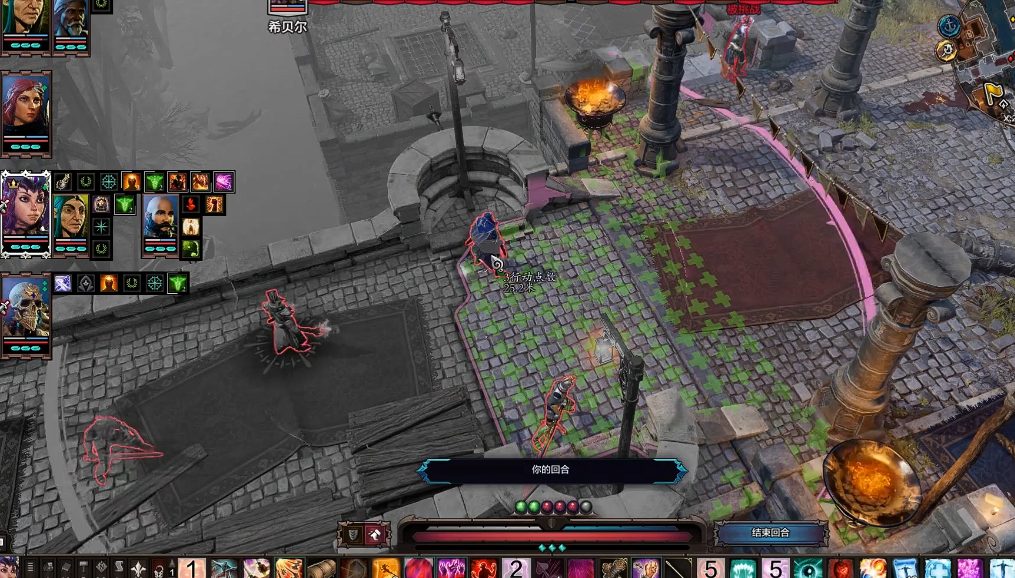
Task: Select hotbar slot marked with number 2
Action: tap(517, 569)
